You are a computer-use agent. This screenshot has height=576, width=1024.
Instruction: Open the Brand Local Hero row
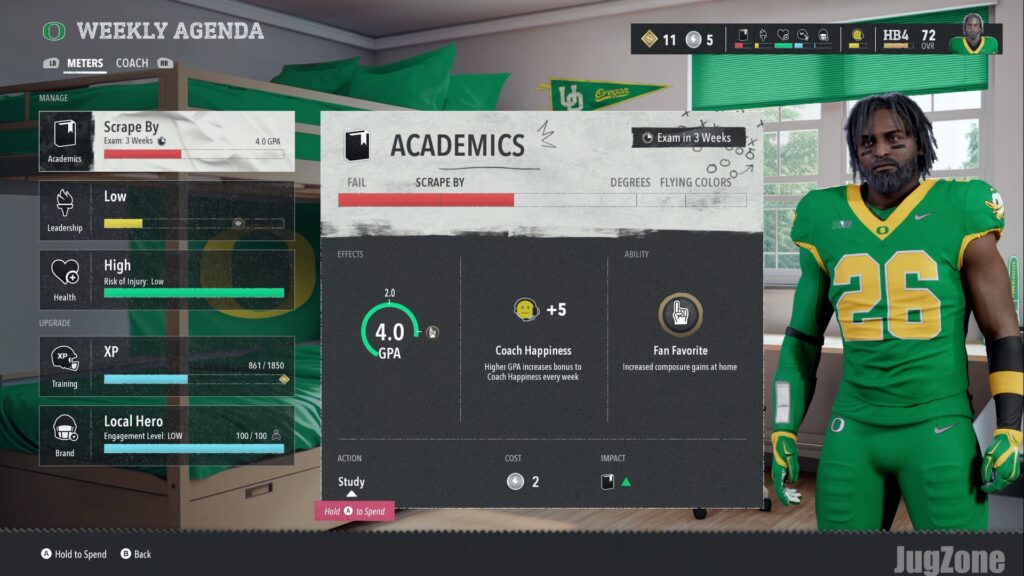[x=166, y=435]
